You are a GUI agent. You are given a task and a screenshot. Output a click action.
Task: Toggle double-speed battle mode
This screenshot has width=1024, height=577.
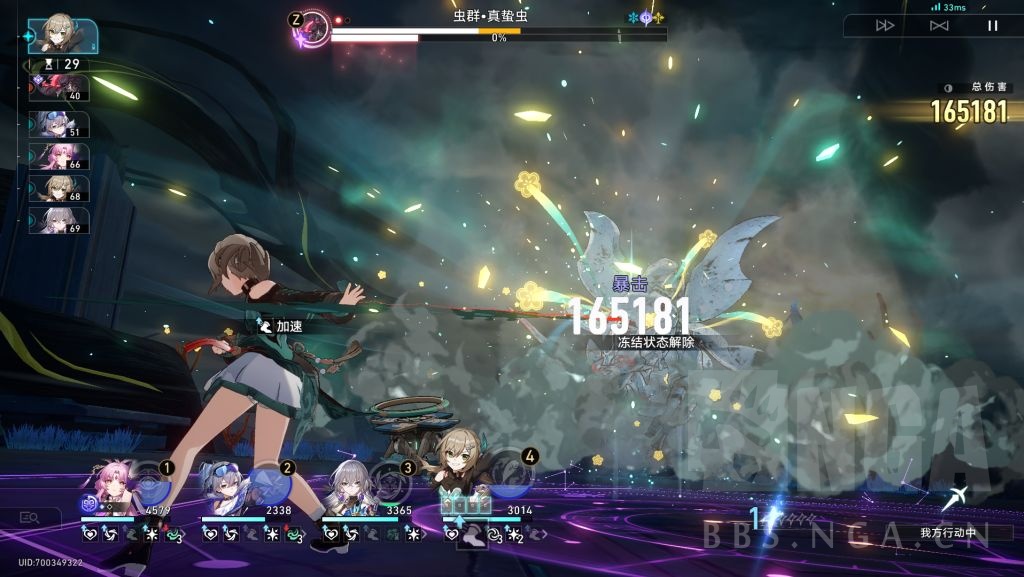(x=885, y=26)
